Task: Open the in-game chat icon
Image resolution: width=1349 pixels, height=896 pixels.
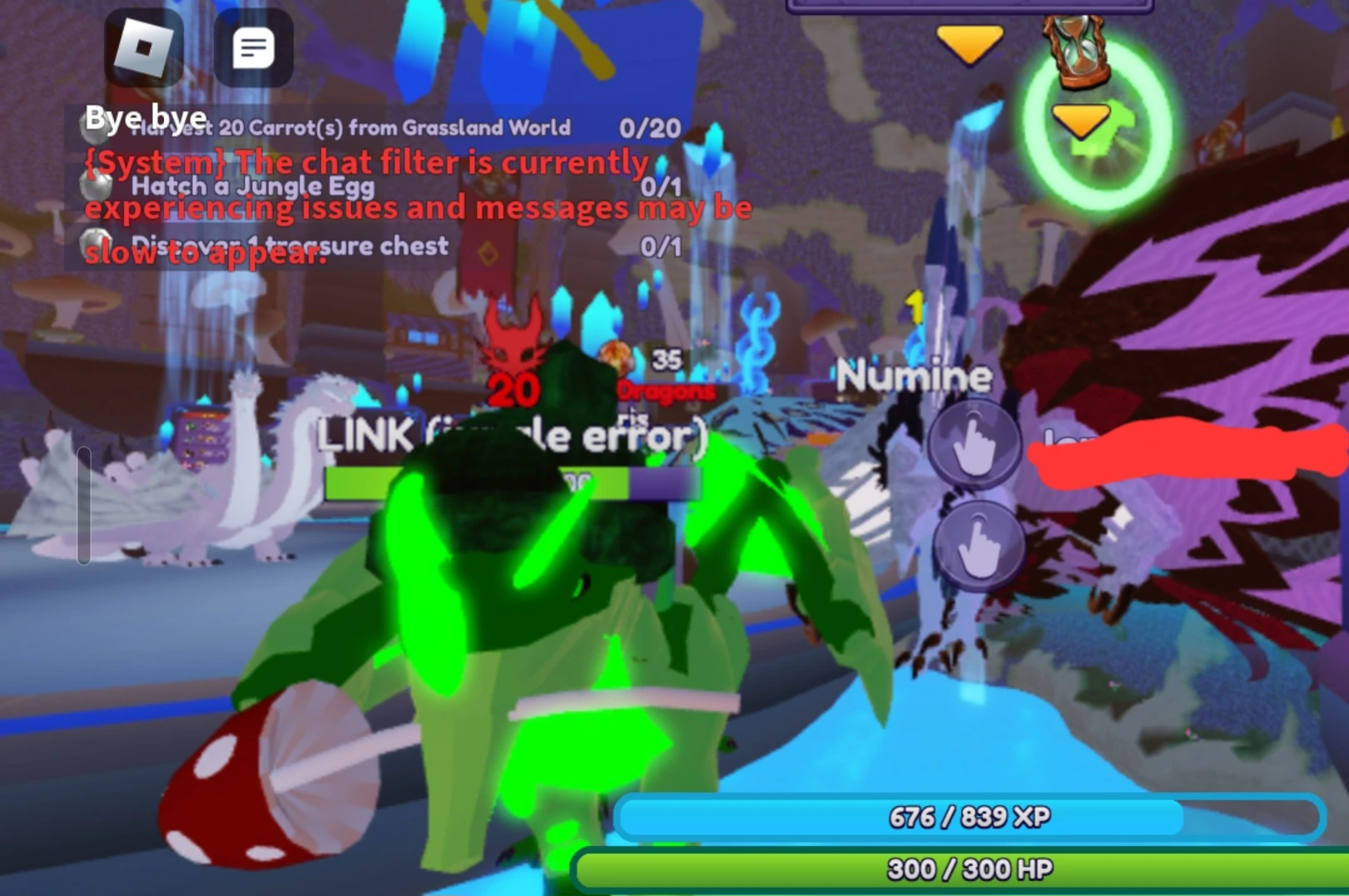Action: (254, 47)
